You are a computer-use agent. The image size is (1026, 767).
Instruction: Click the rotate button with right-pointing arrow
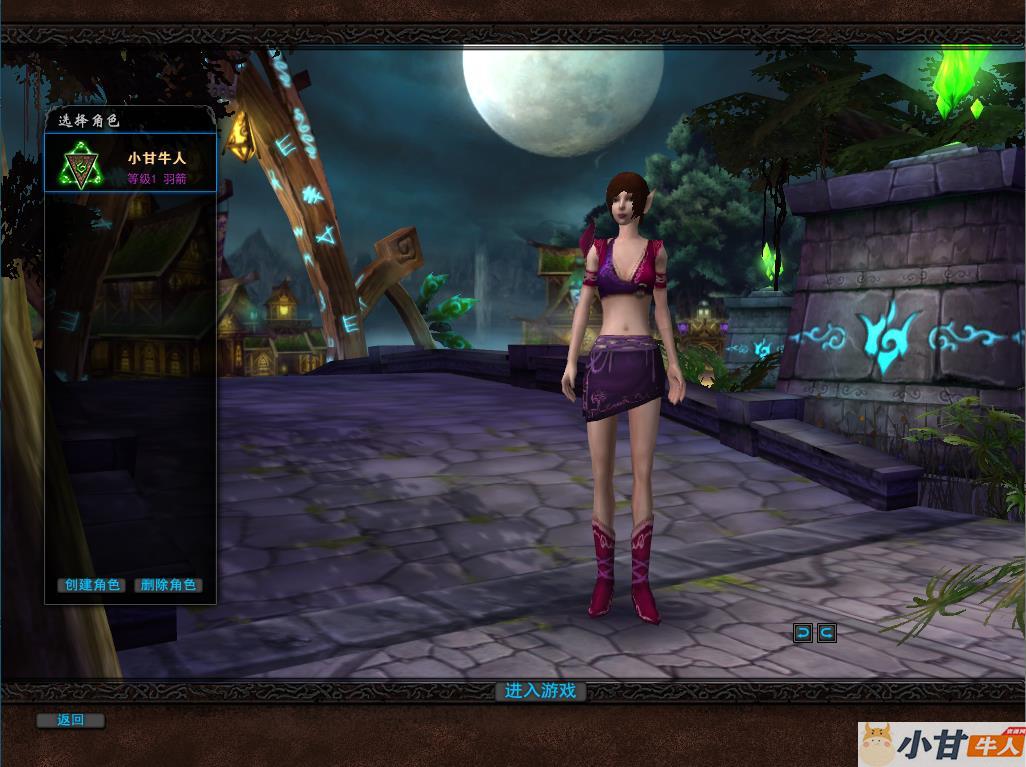click(x=826, y=632)
